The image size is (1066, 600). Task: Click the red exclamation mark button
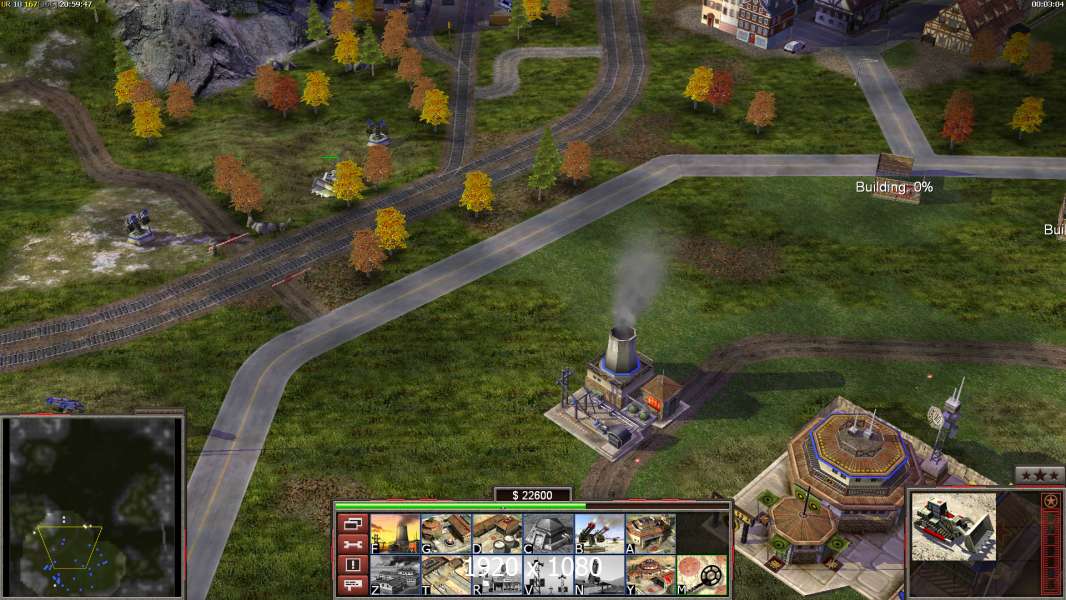[x=351, y=565]
